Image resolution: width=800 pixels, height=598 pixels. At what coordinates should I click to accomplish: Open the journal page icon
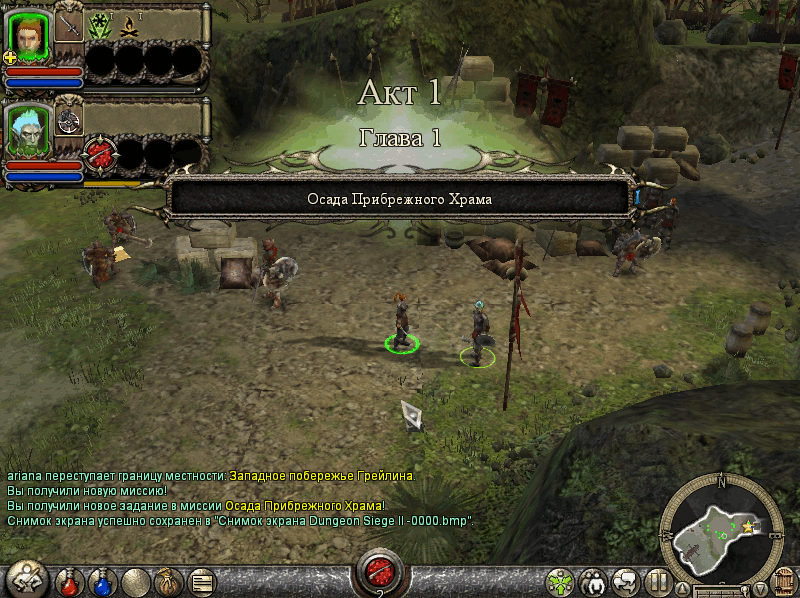pos(201,580)
